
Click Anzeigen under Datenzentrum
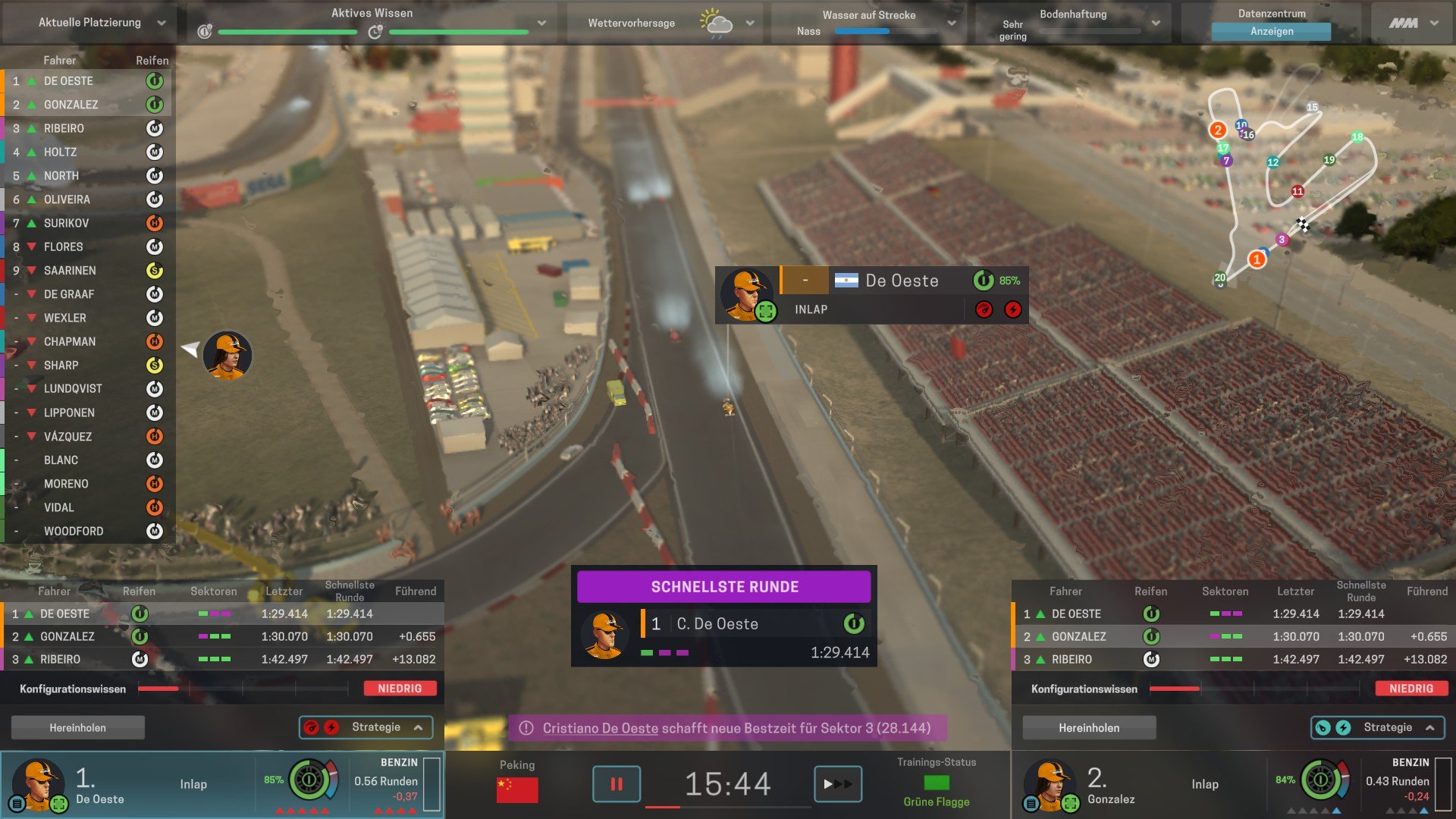tap(1271, 31)
